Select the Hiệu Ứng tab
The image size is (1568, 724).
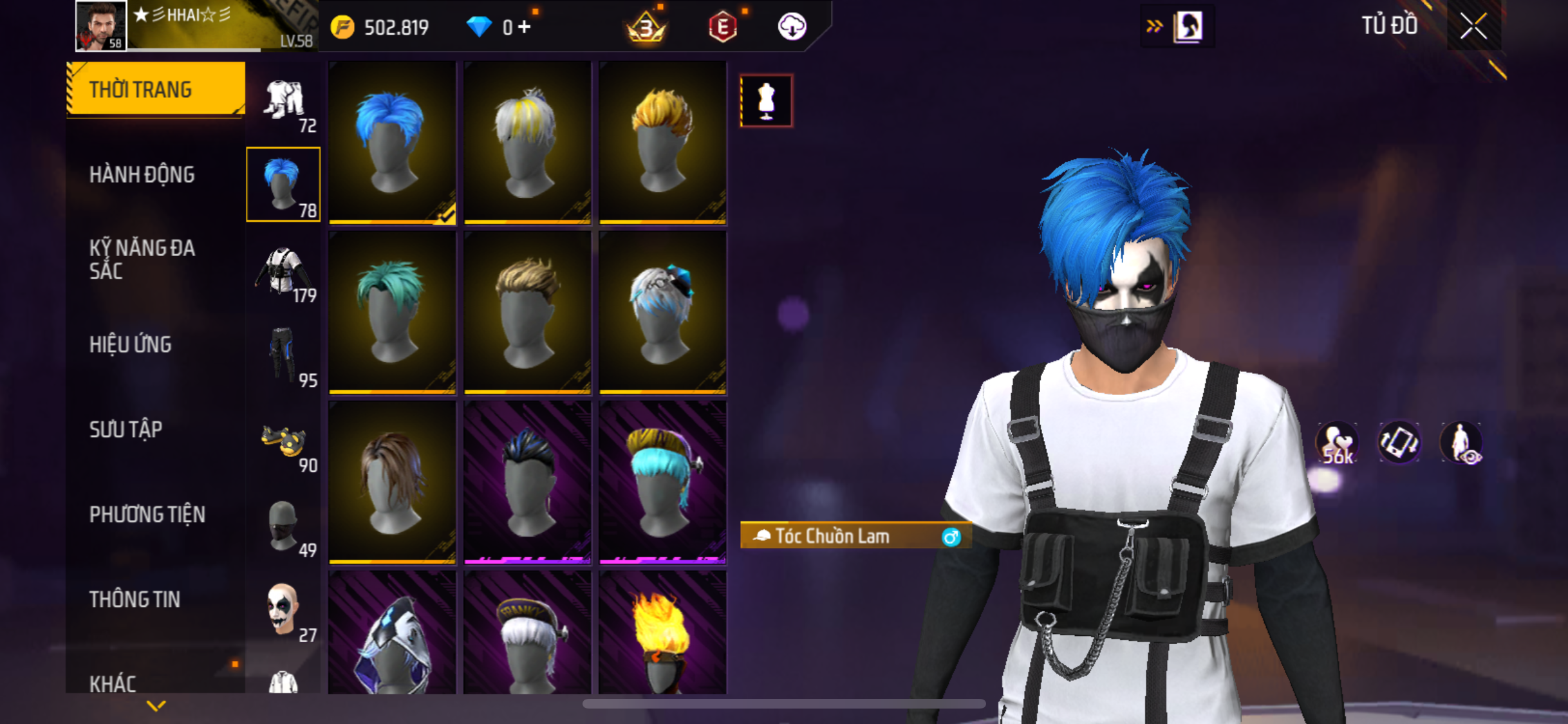(131, 345)
